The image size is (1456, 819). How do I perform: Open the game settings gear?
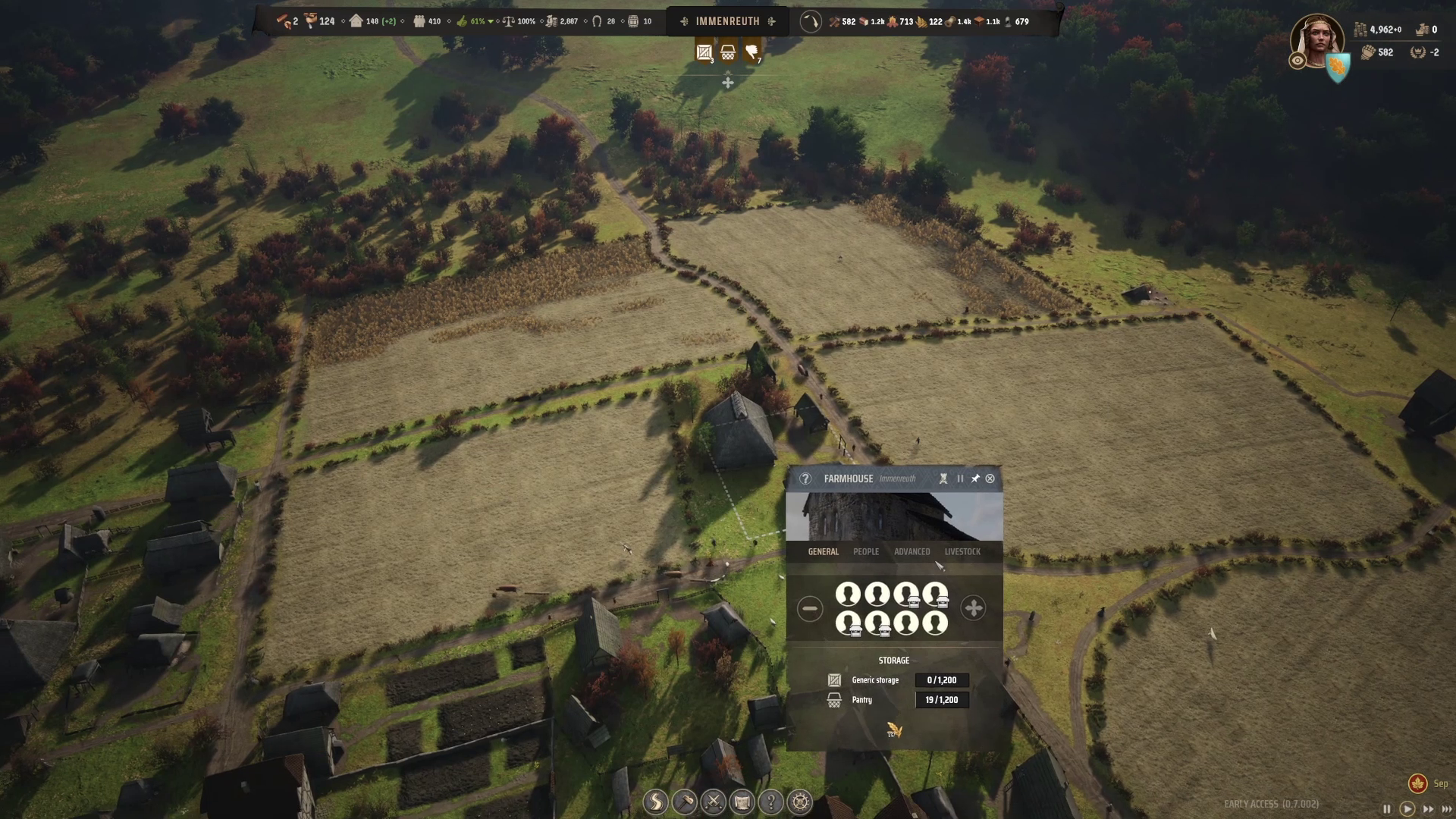(800, 802)
